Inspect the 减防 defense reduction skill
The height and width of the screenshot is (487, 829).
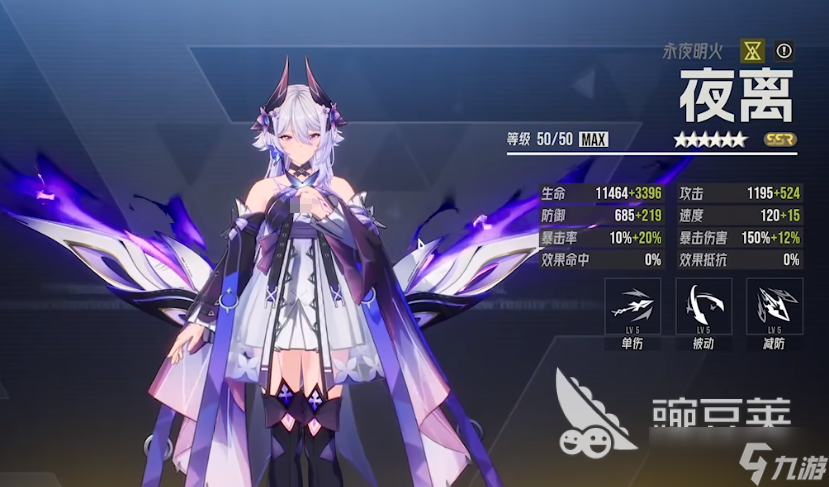(775, 306)
